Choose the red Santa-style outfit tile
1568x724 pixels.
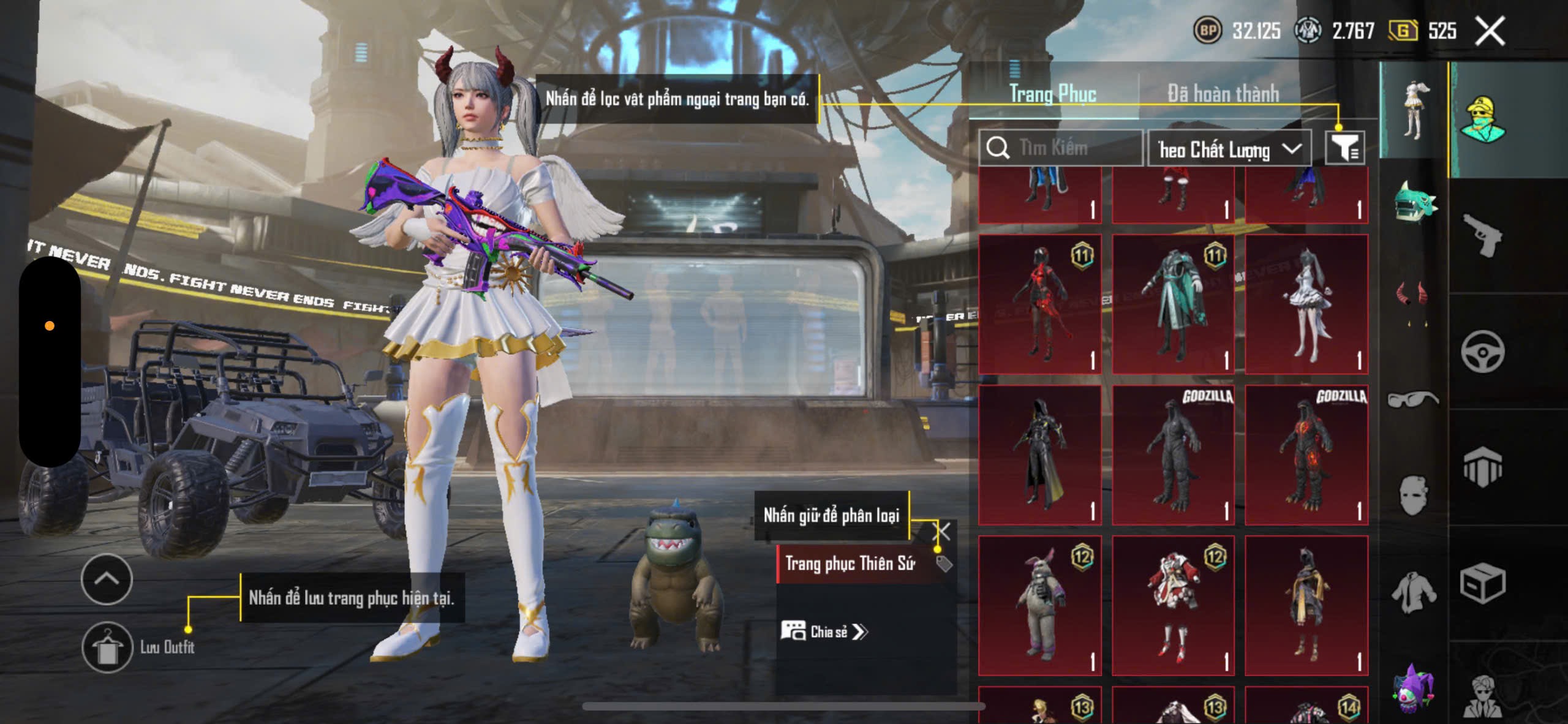click(x=1173, y=605)
